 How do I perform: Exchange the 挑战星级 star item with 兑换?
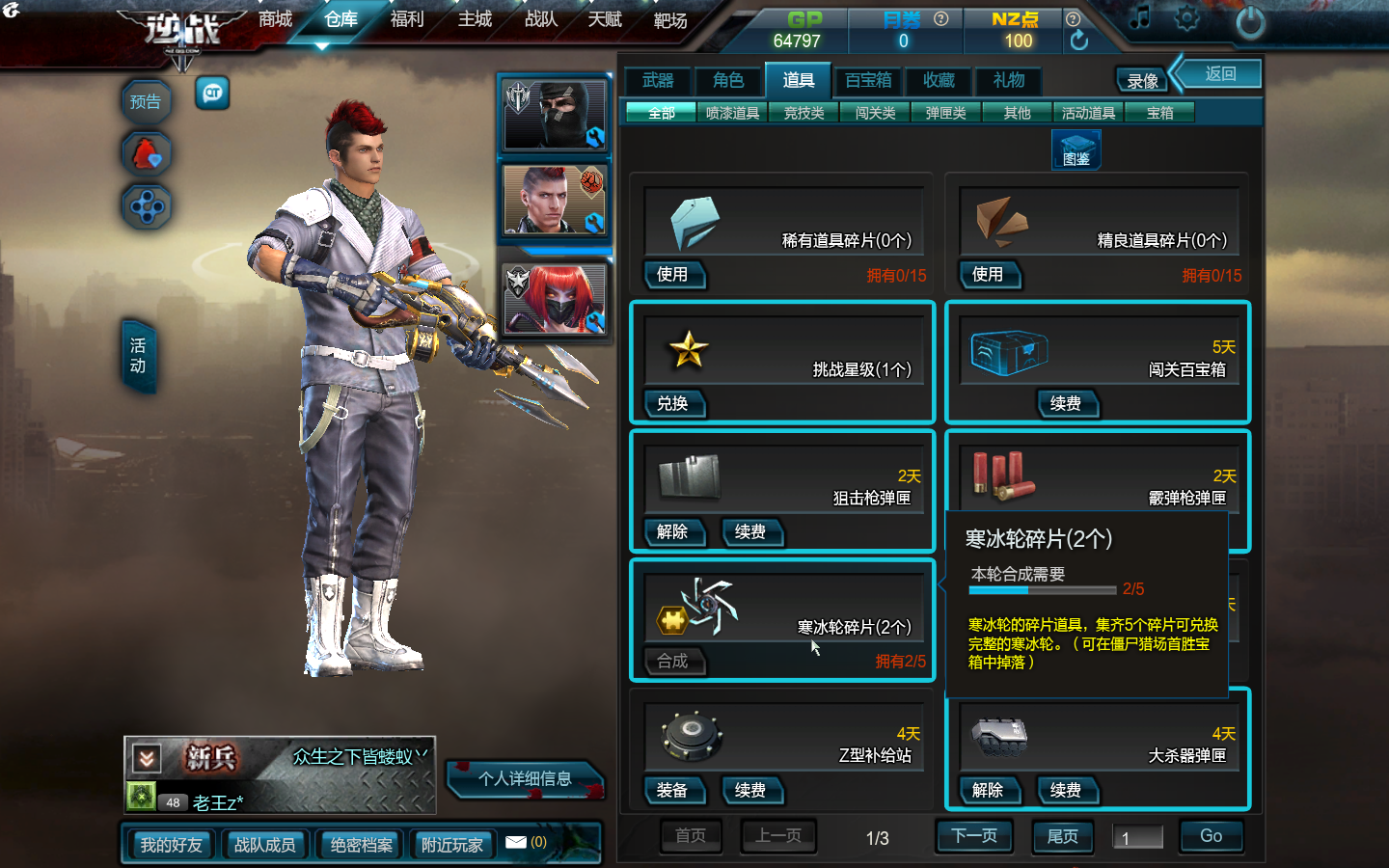tap(672, 404)
